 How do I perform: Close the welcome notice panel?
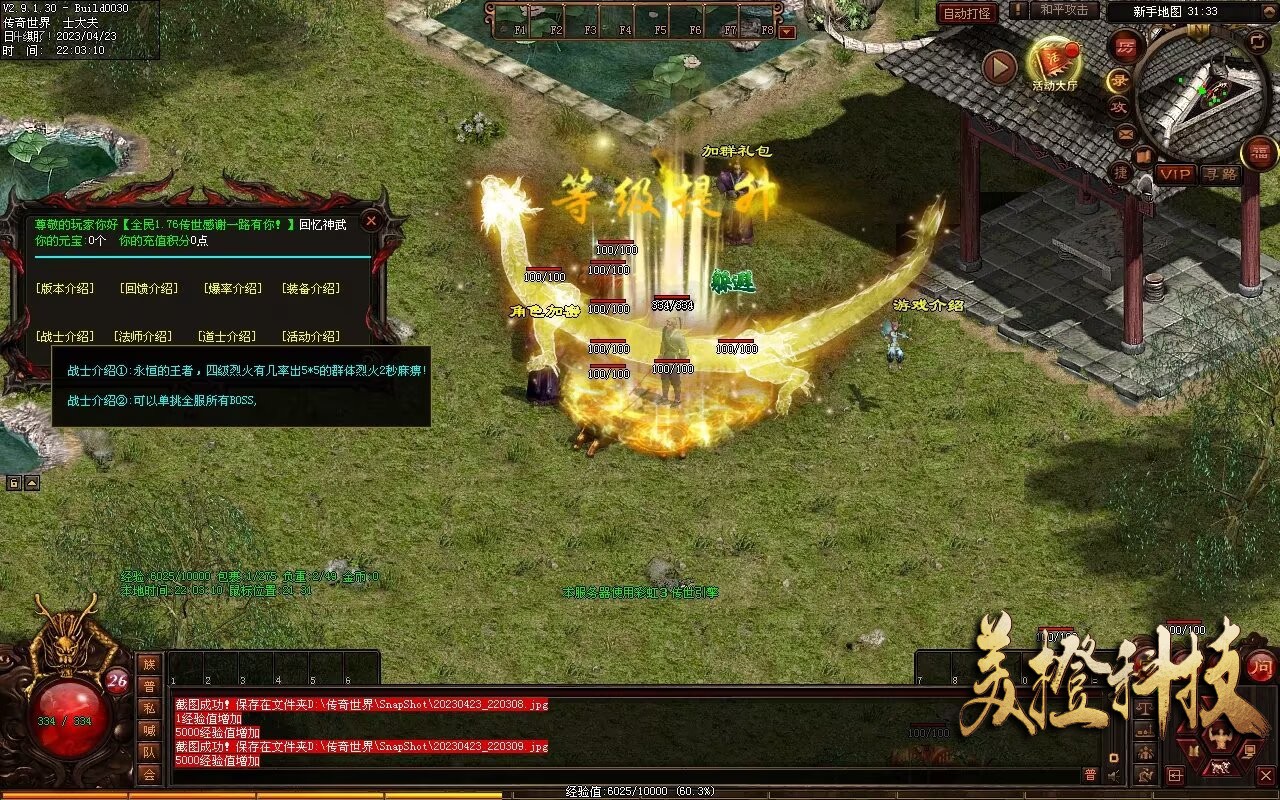point(371,221)
